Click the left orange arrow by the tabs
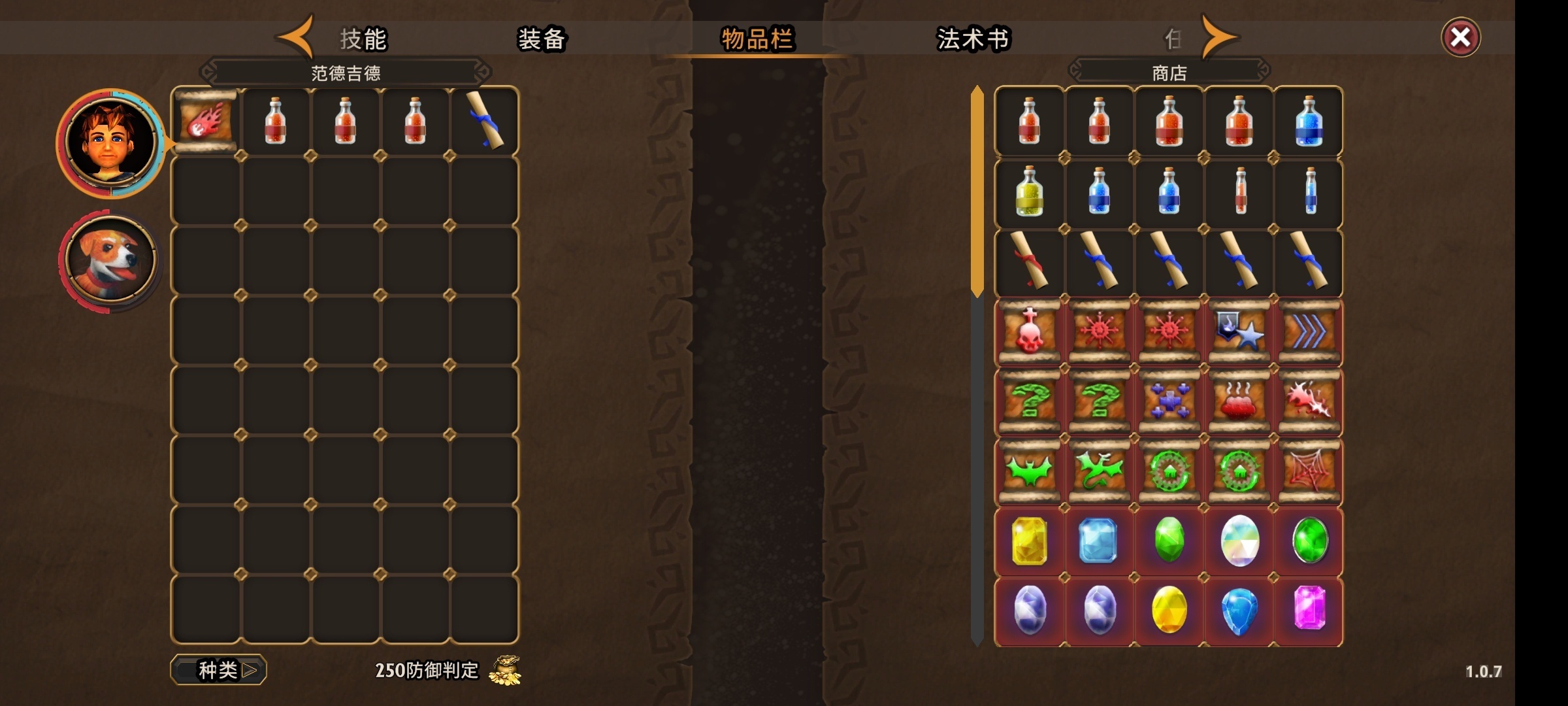Screen dimensions: 1568x706 (x=296, y=37)
